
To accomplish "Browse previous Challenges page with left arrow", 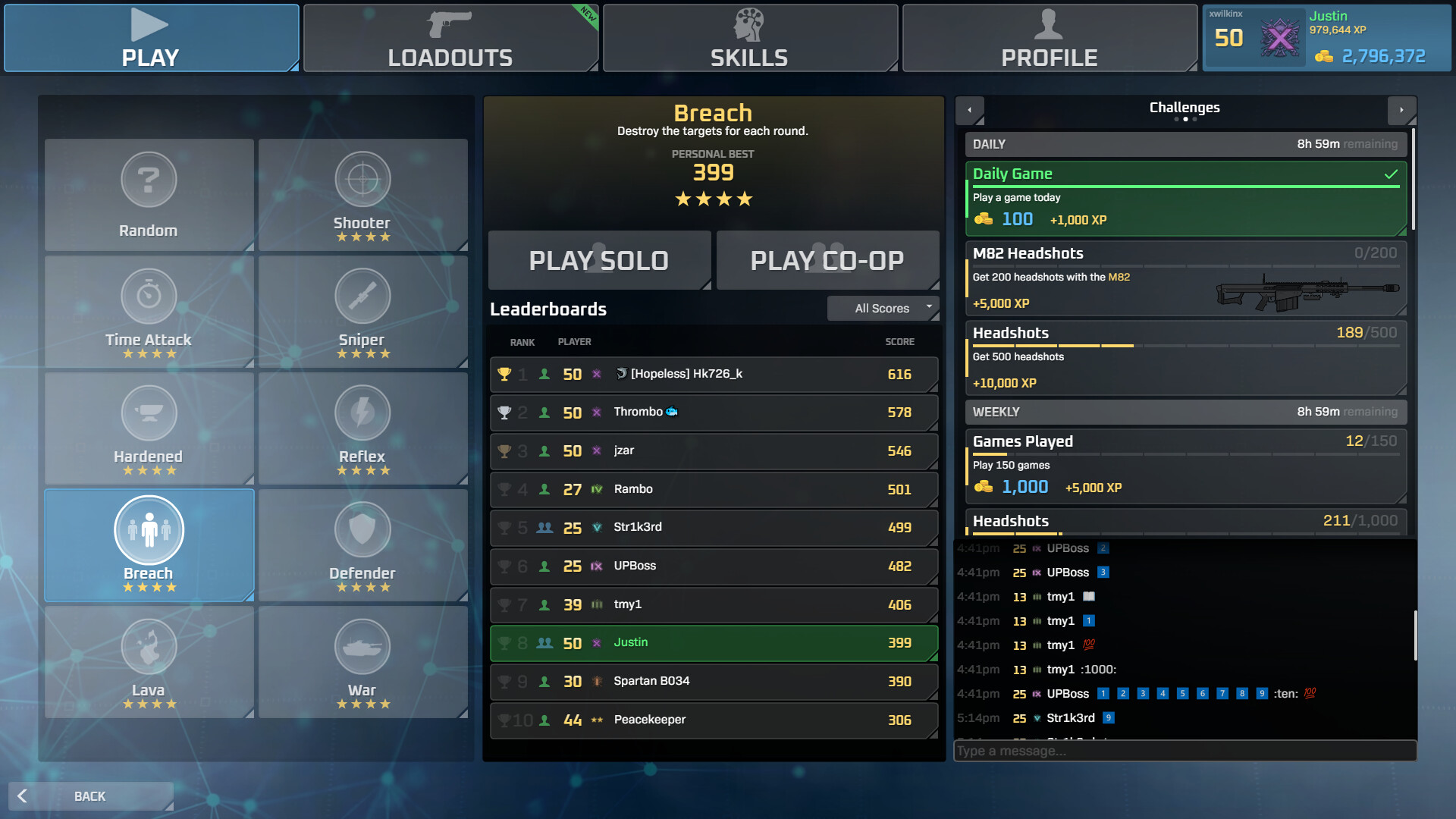I will [x=970, y=110].
